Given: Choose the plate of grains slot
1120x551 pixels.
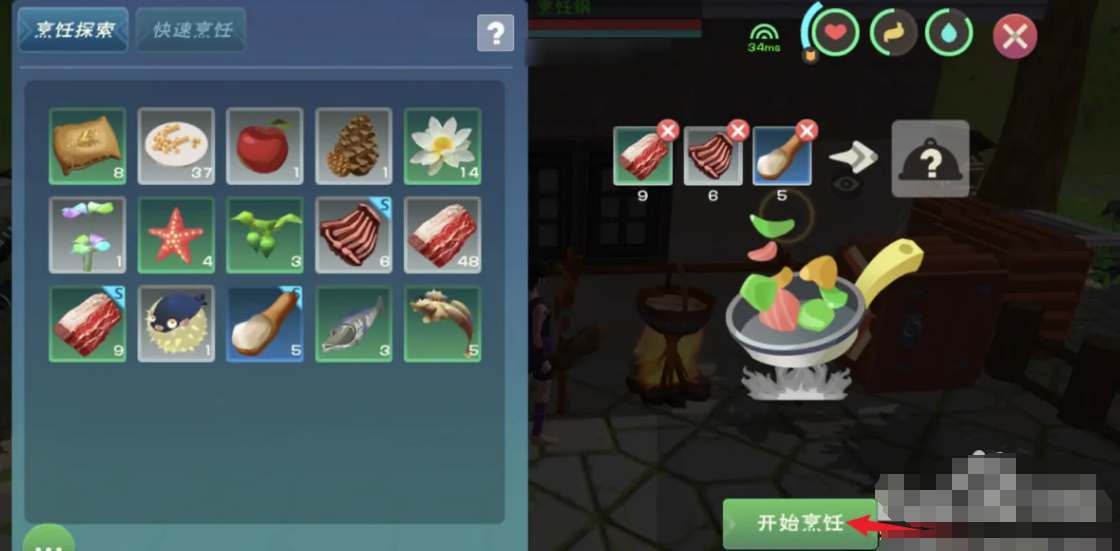Looking at the screenshot, I should (176, 146).
